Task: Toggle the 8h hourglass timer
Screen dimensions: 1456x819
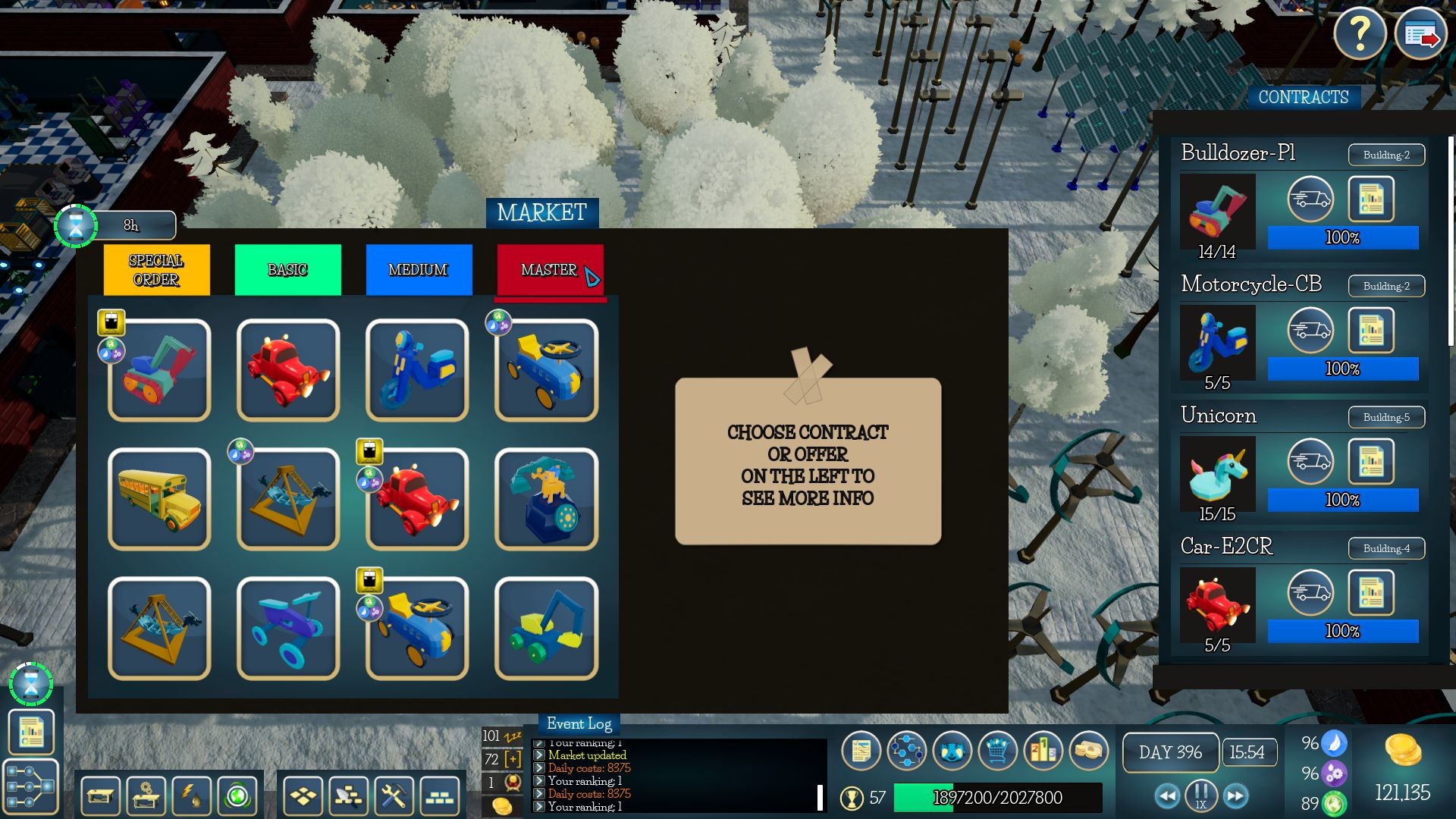Action: [x=75, y=225]
